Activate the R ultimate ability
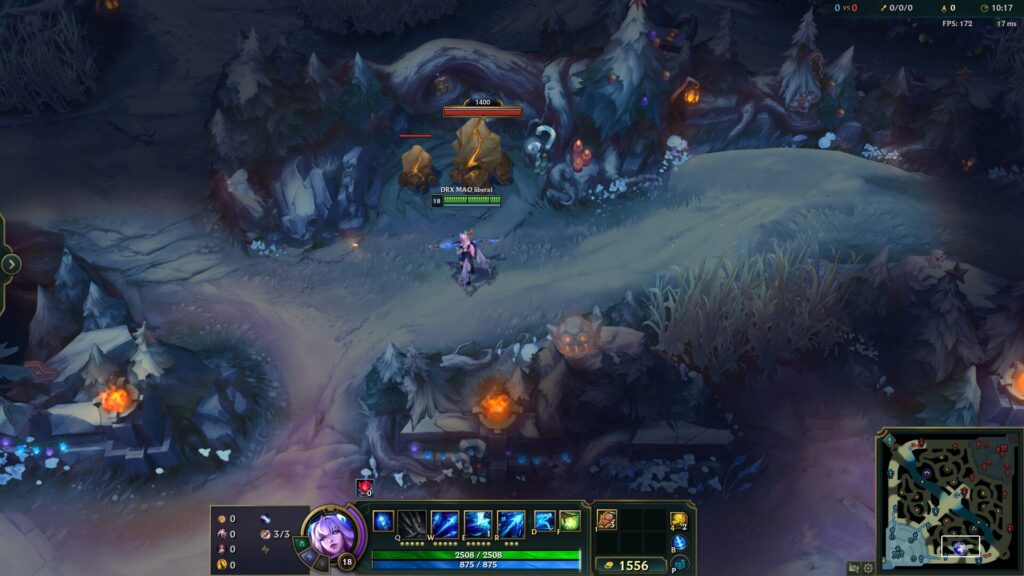This screenshot has width=1024, height=576. click(511, 523)
